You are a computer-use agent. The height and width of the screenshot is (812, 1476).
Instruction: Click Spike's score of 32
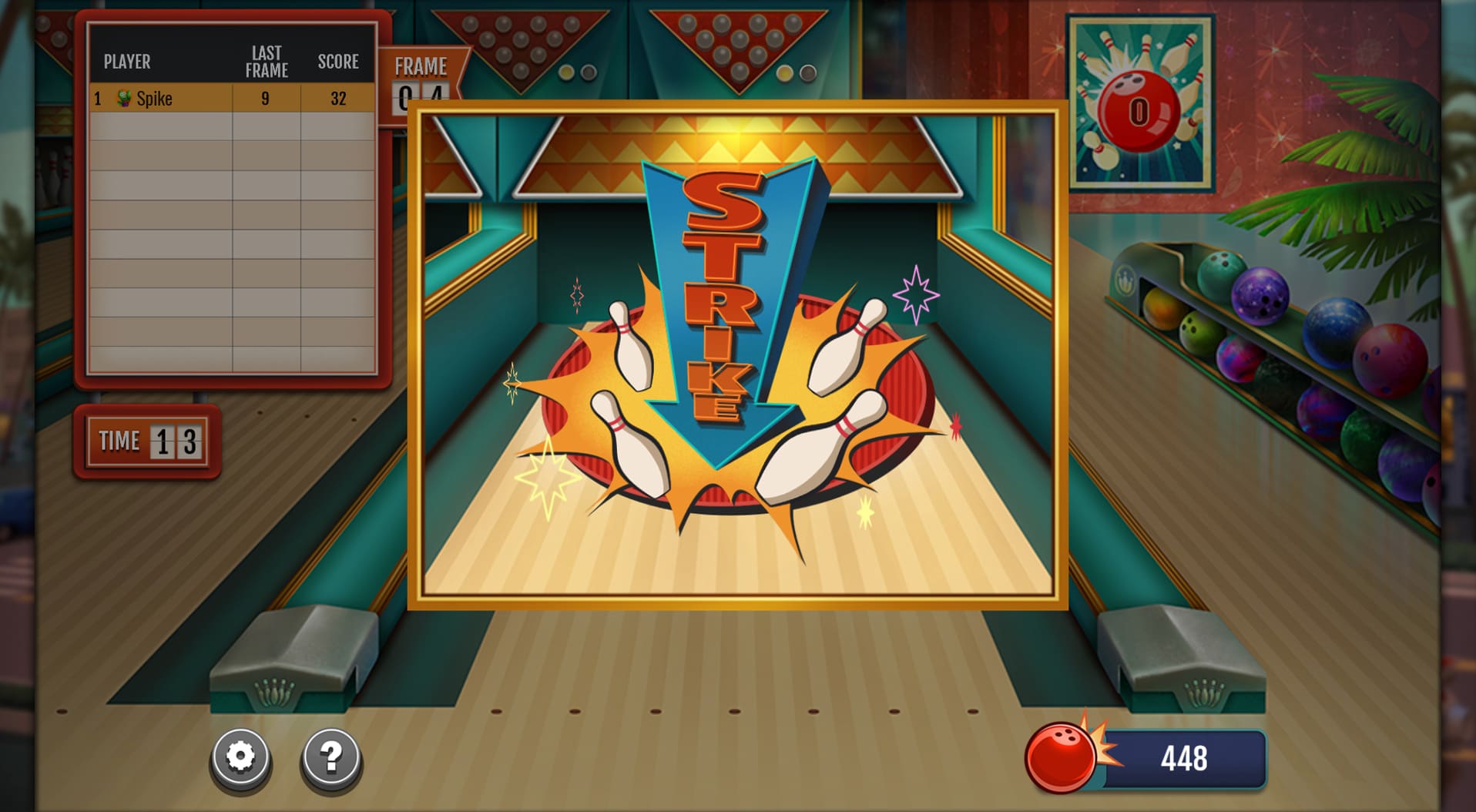coord(338,98)
